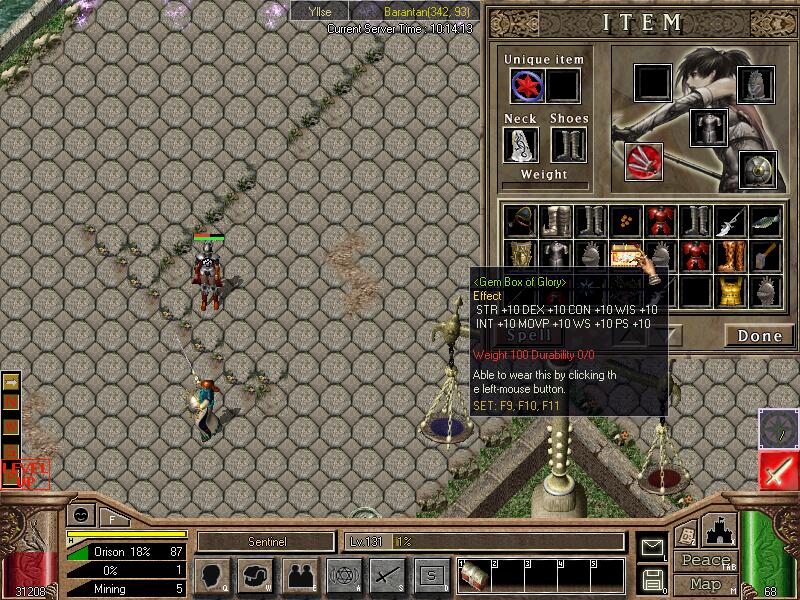Click the equipped round shield slot

tap(758, 169)
